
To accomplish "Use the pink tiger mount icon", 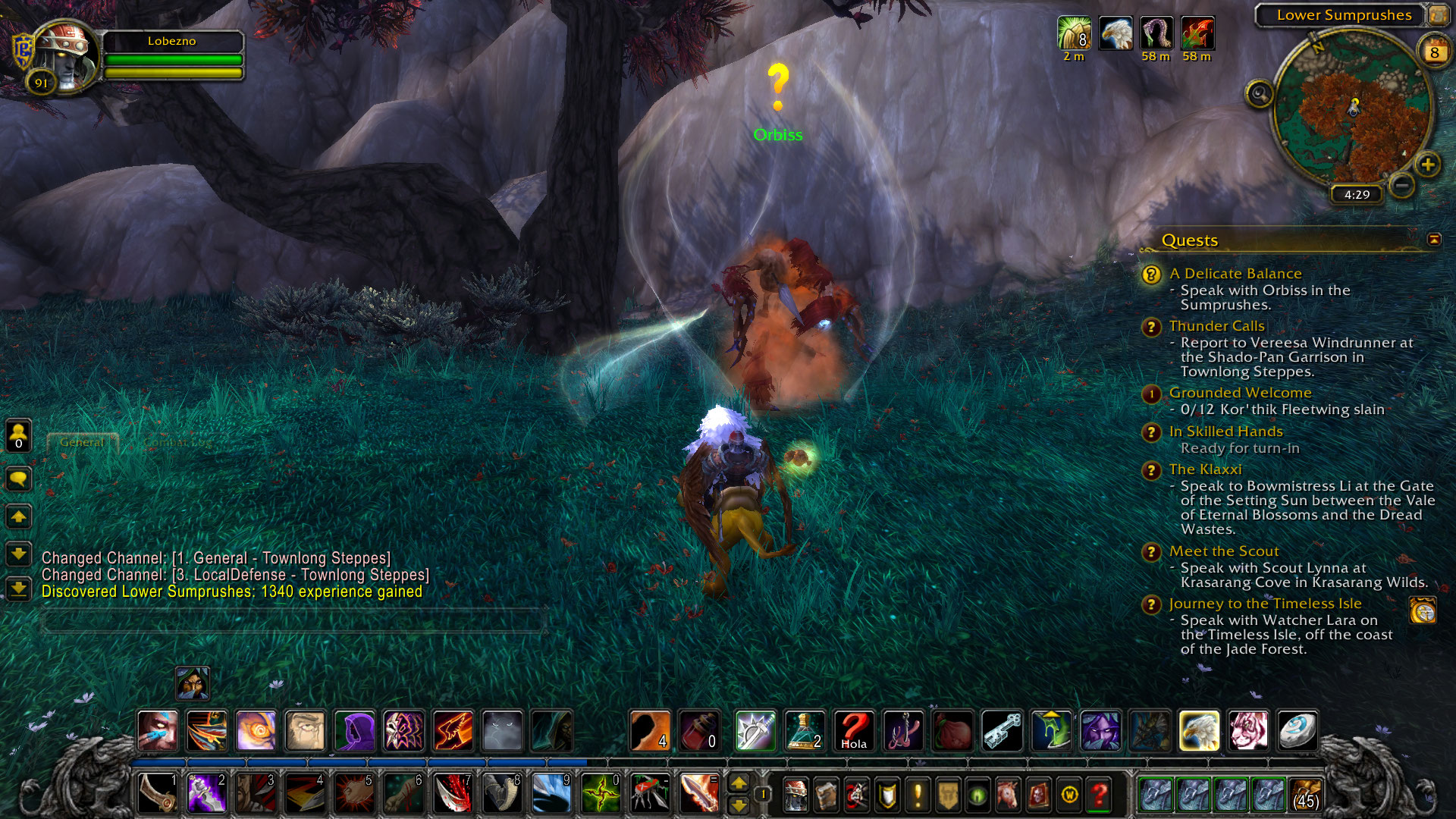I will click(x=1248, y=731).
